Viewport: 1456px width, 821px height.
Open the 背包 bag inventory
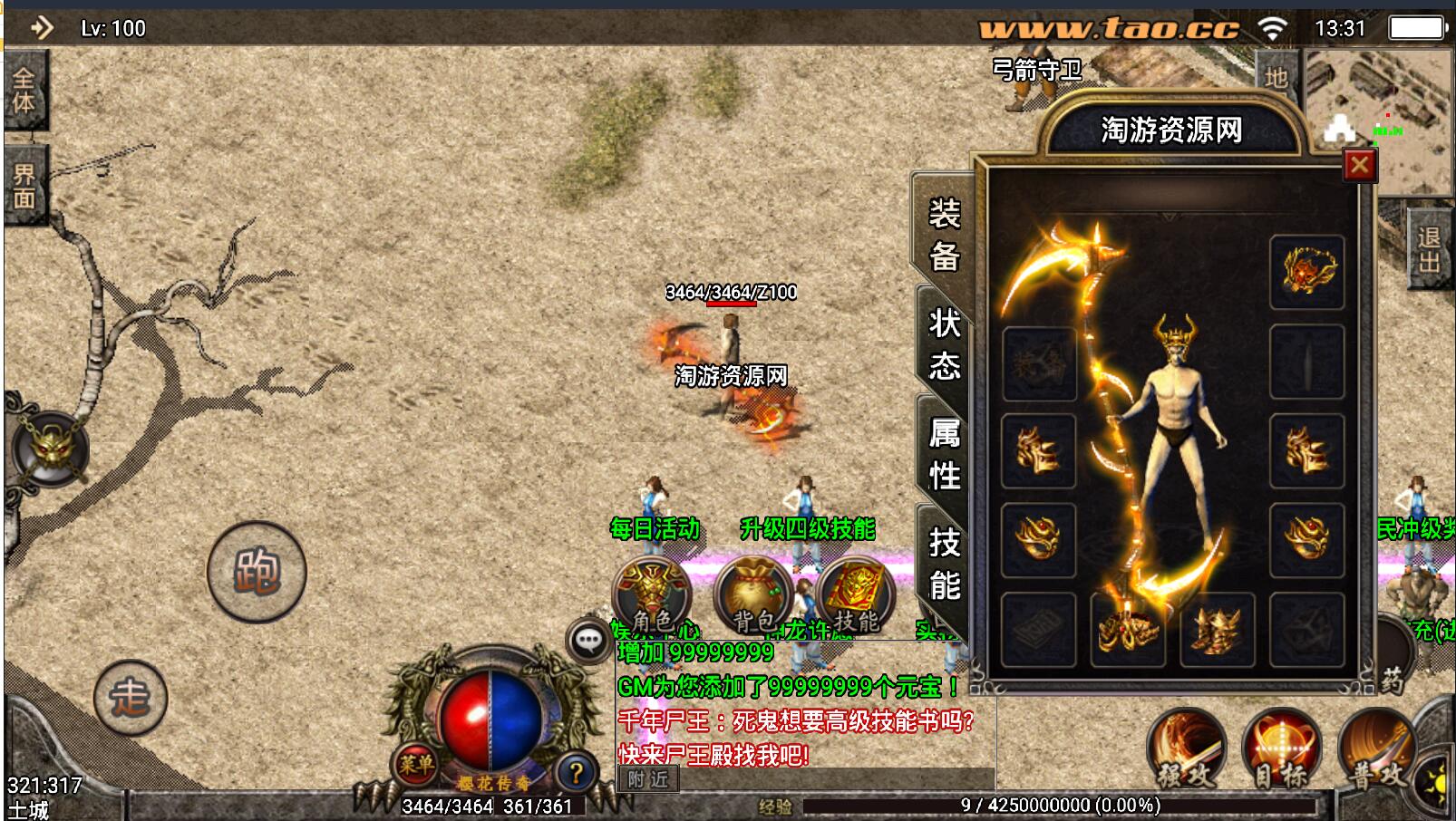coord(753,595)
